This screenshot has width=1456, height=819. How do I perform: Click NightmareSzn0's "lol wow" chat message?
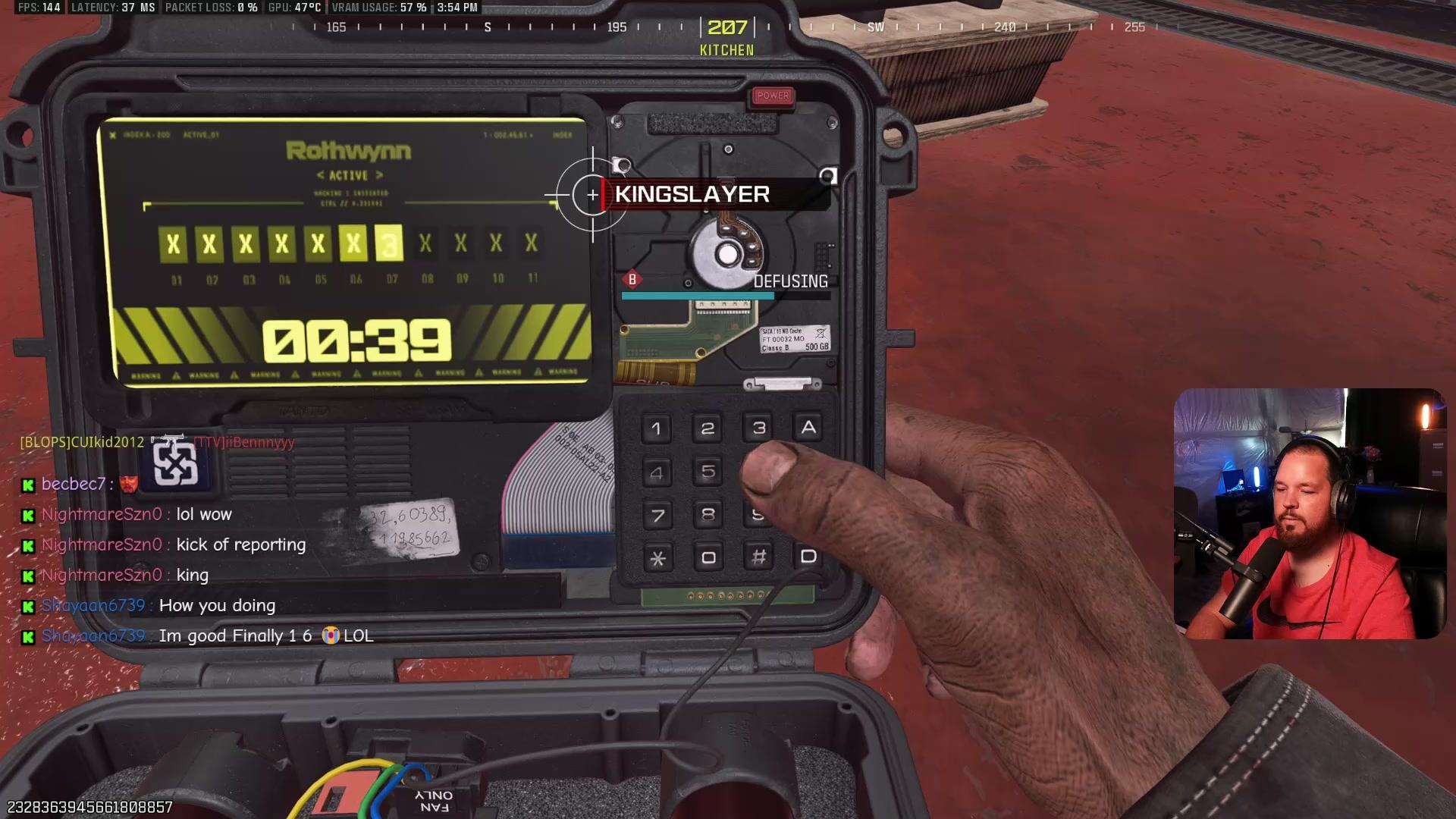203,514
